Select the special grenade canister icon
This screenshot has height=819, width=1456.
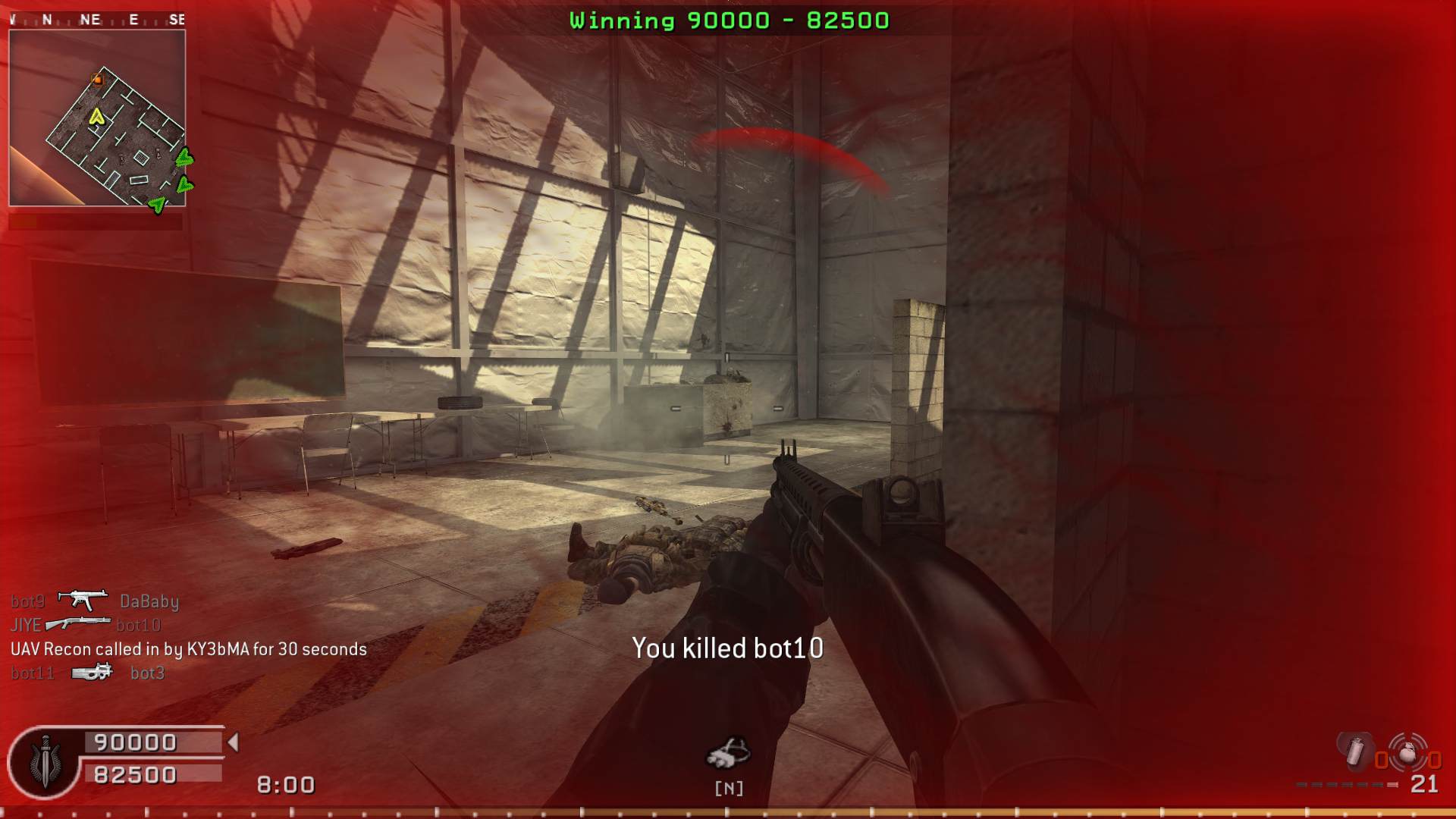[x=1355, y=751]
